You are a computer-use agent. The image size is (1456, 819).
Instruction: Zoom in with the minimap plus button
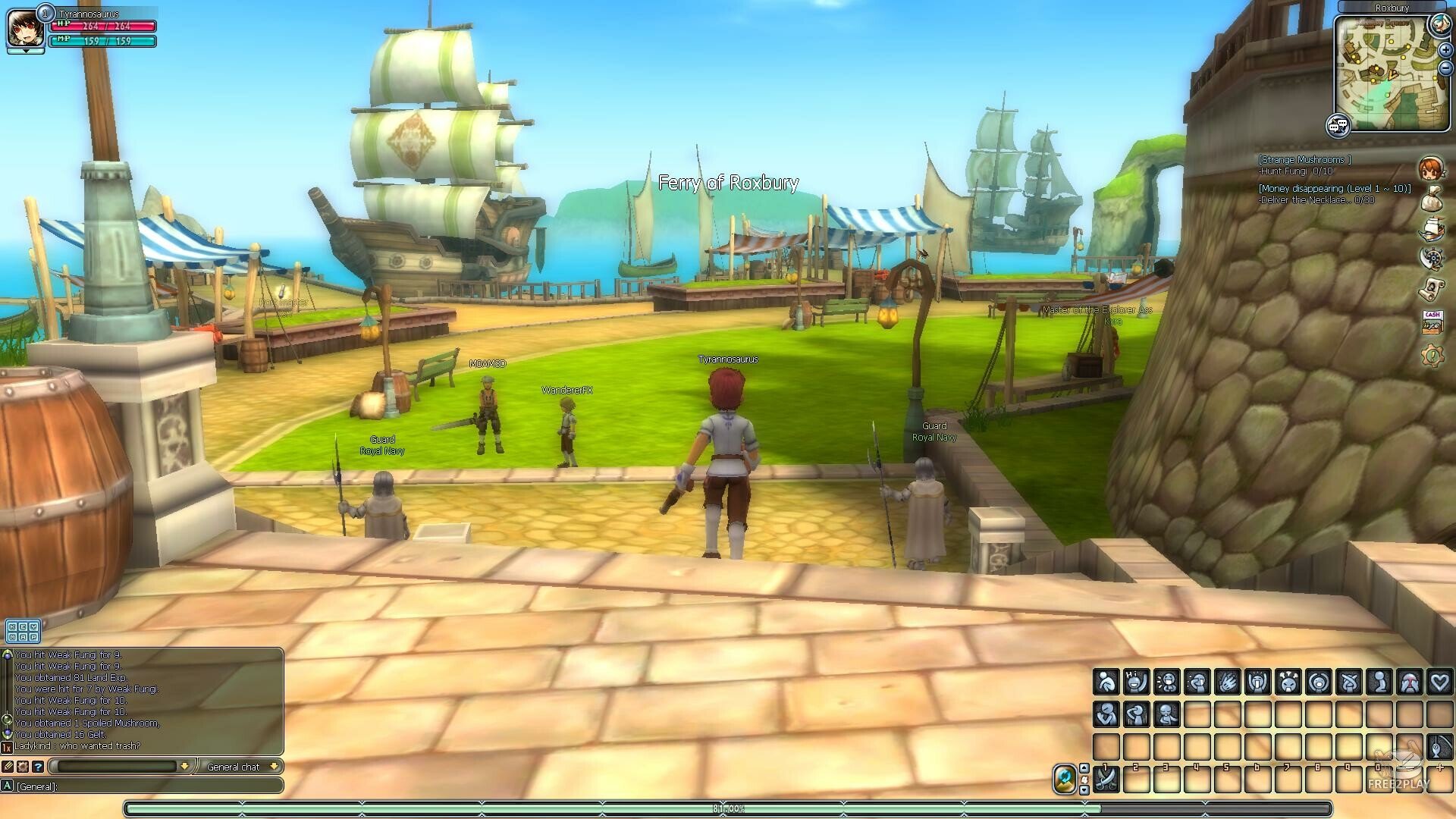tap(1445, 51)
